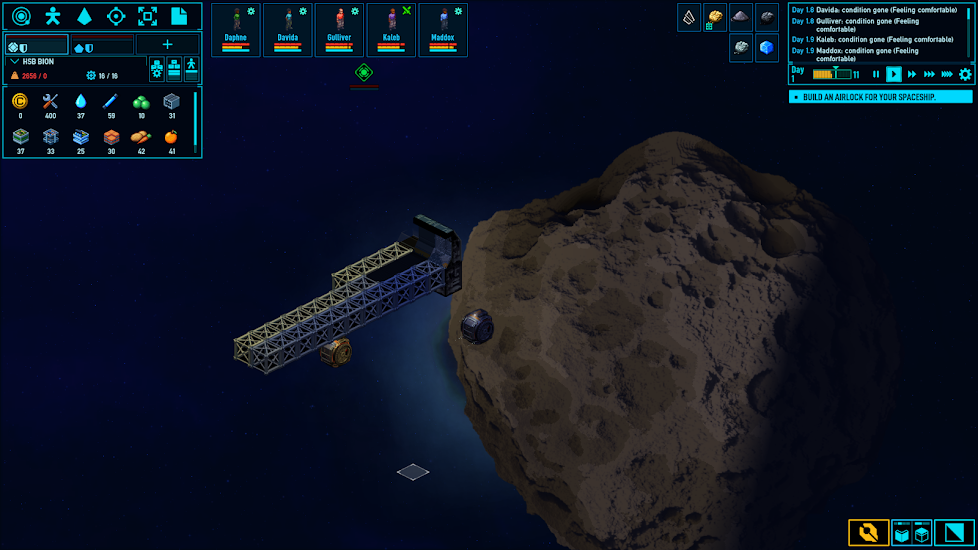This screenshot has width=978, height=550.
Task: Select crew member Daphne's portrait
Action: coord(236,29)
